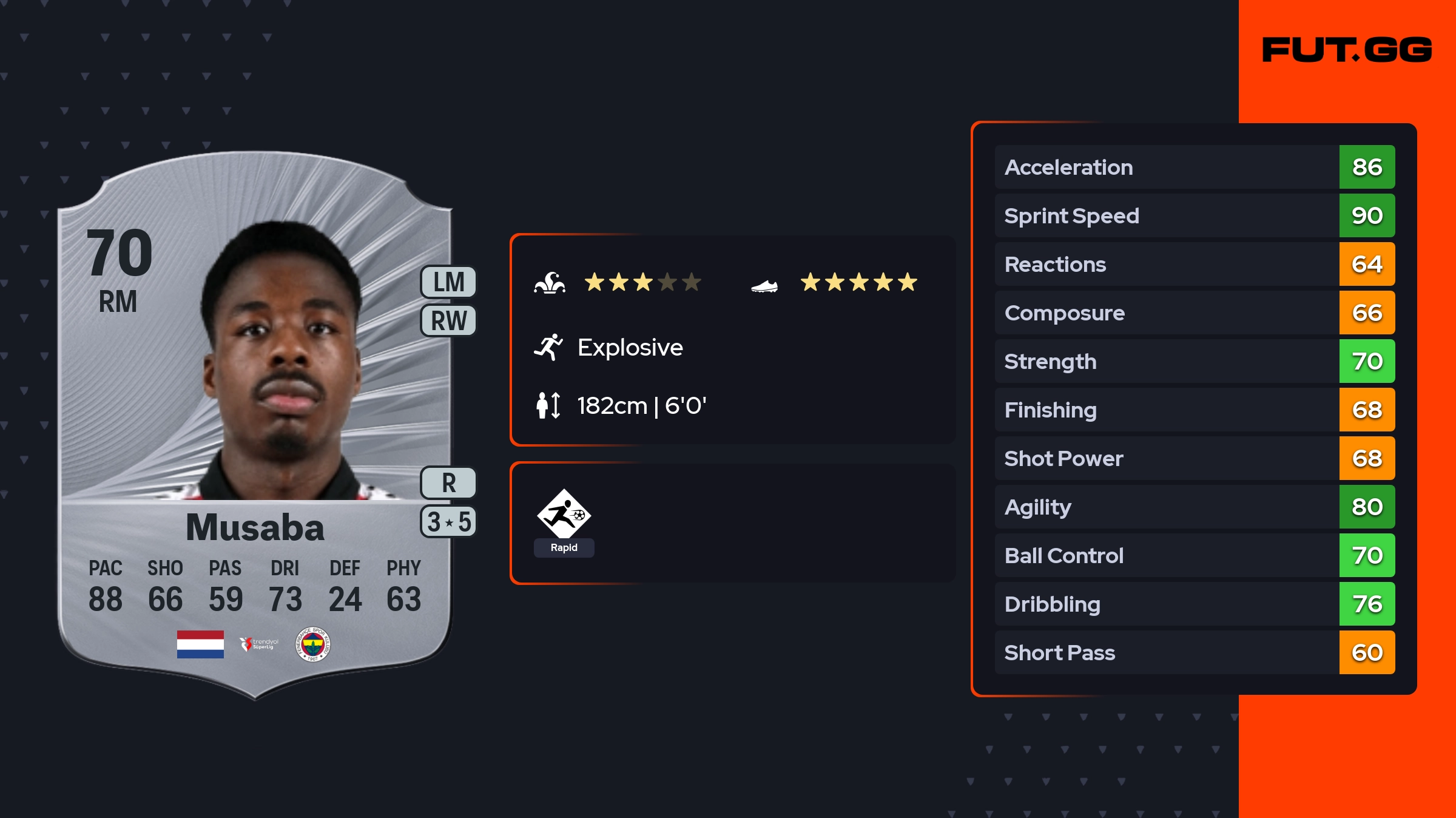Choose the Agility stat row

[1194, 507]
